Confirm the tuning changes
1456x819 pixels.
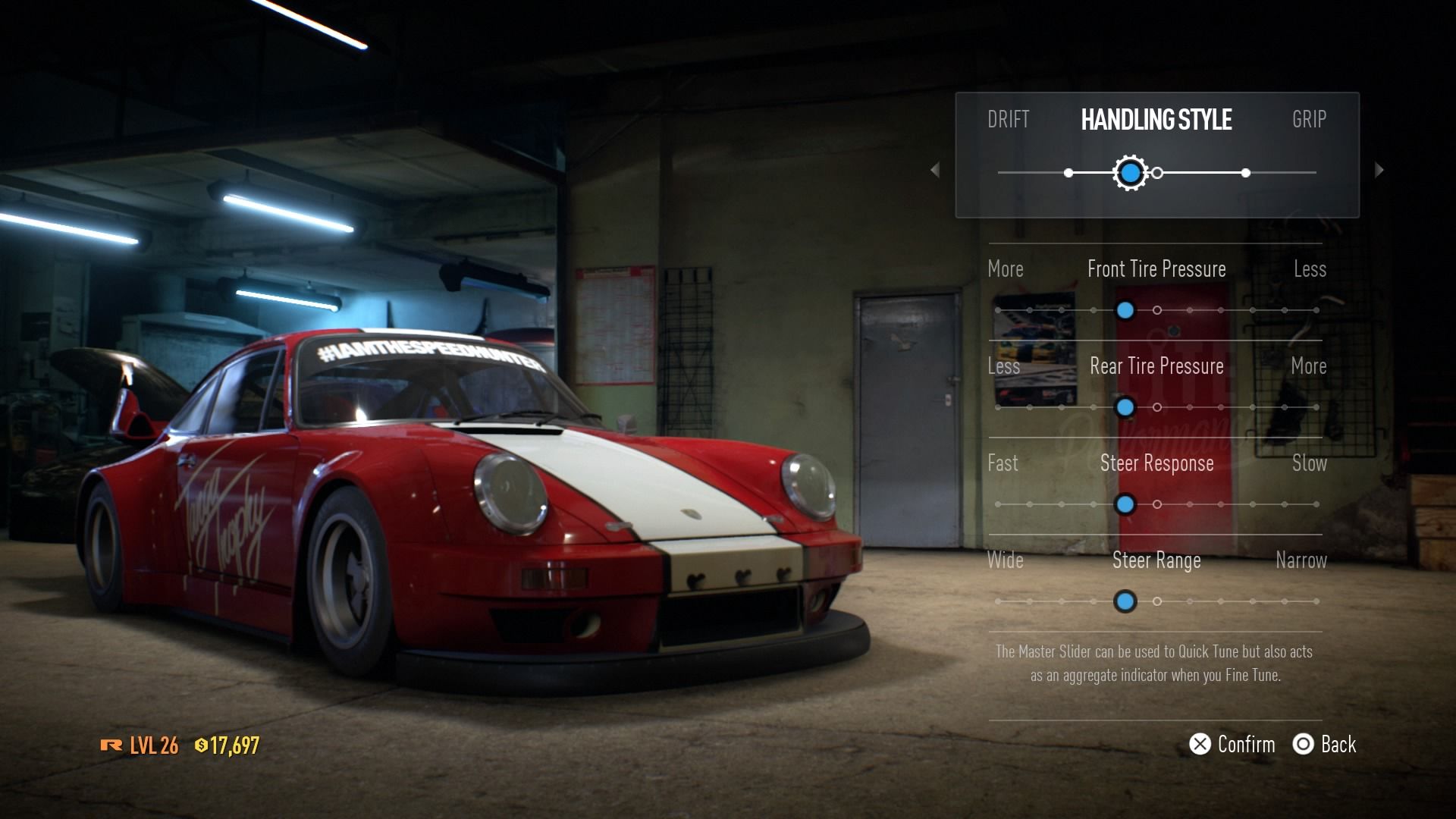(1232, 745)
